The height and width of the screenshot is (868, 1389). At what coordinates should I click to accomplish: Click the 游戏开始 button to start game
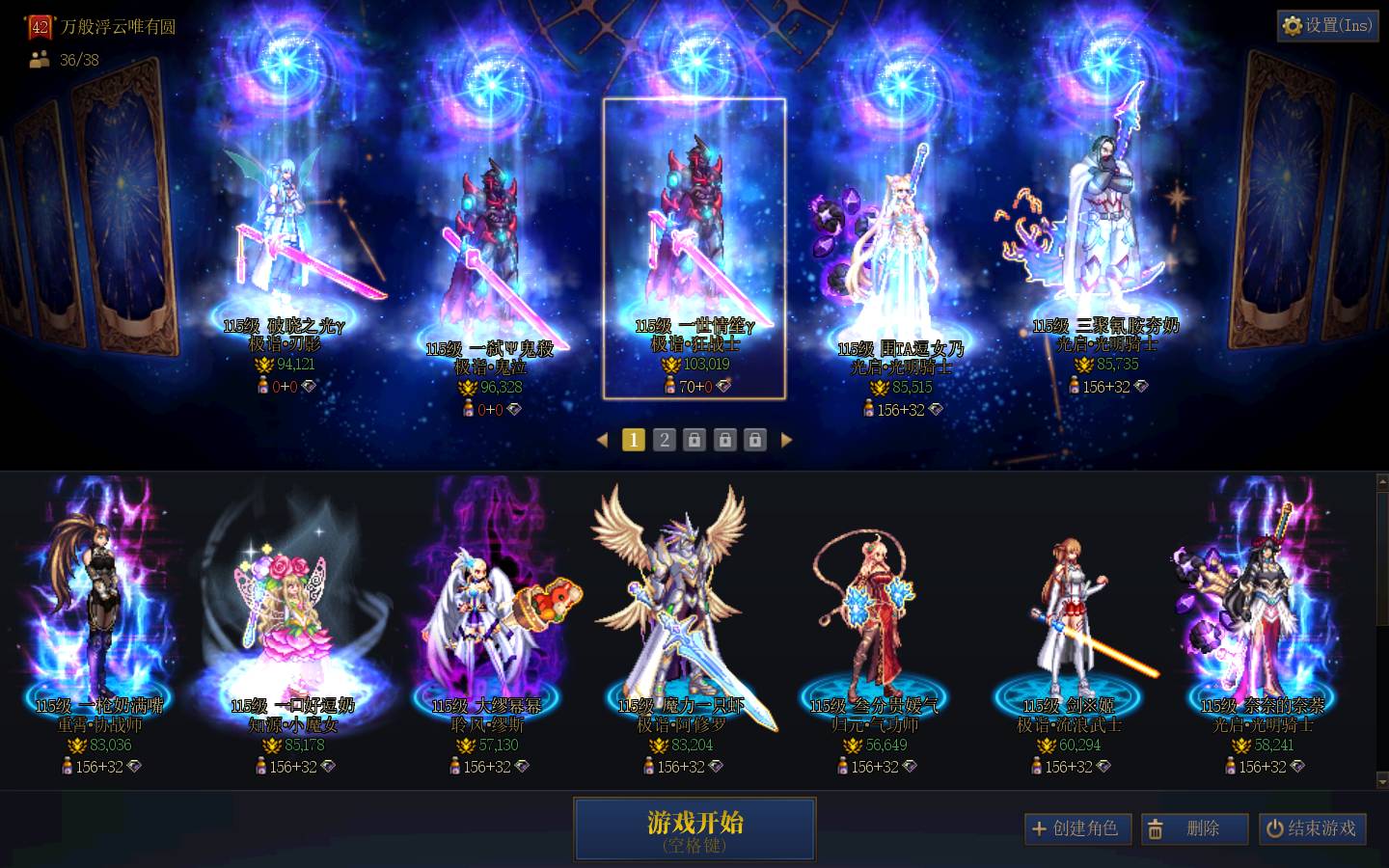tap(694, 828)
